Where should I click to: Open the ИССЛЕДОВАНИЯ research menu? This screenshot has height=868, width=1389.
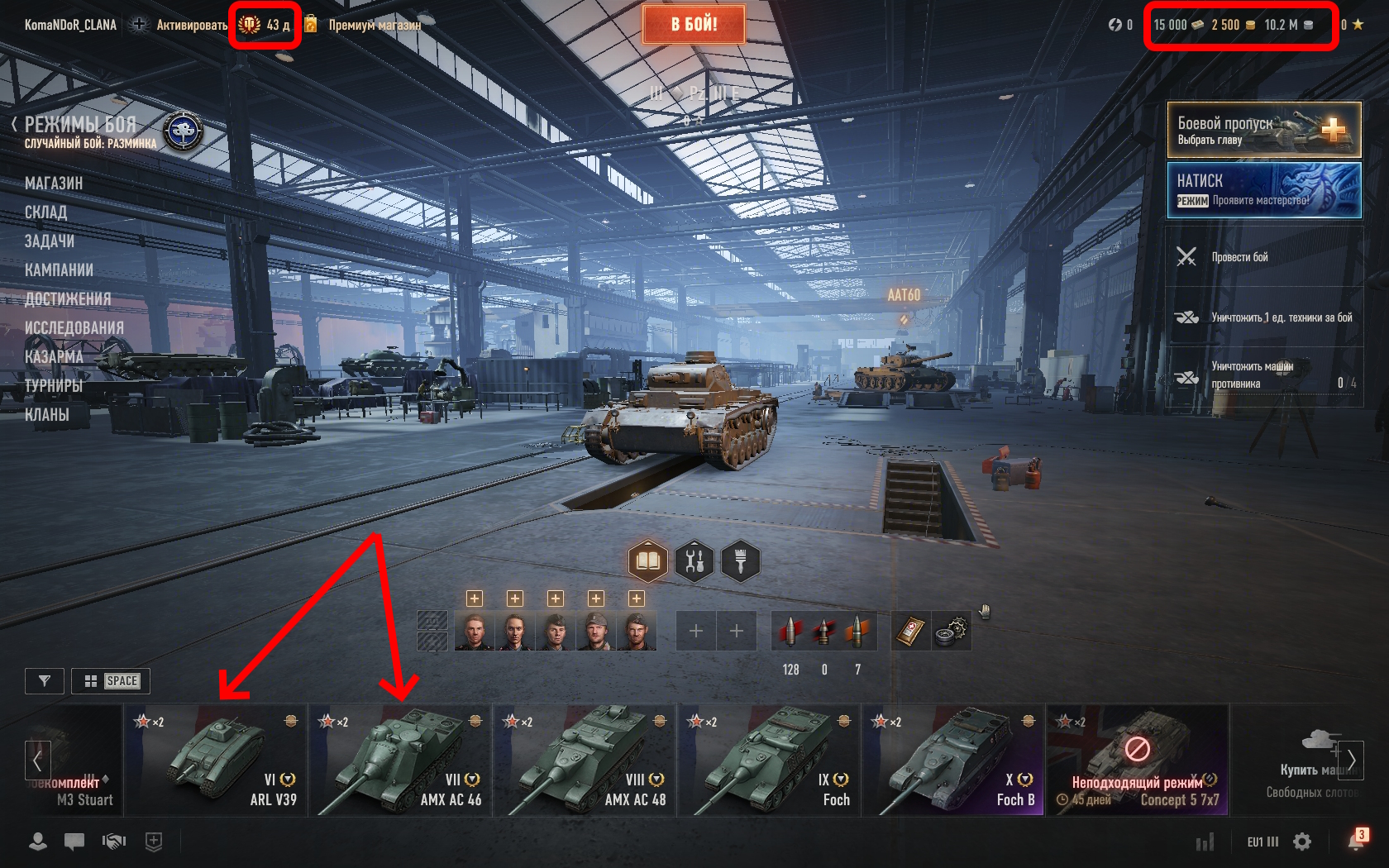click(x=74, y=328)
